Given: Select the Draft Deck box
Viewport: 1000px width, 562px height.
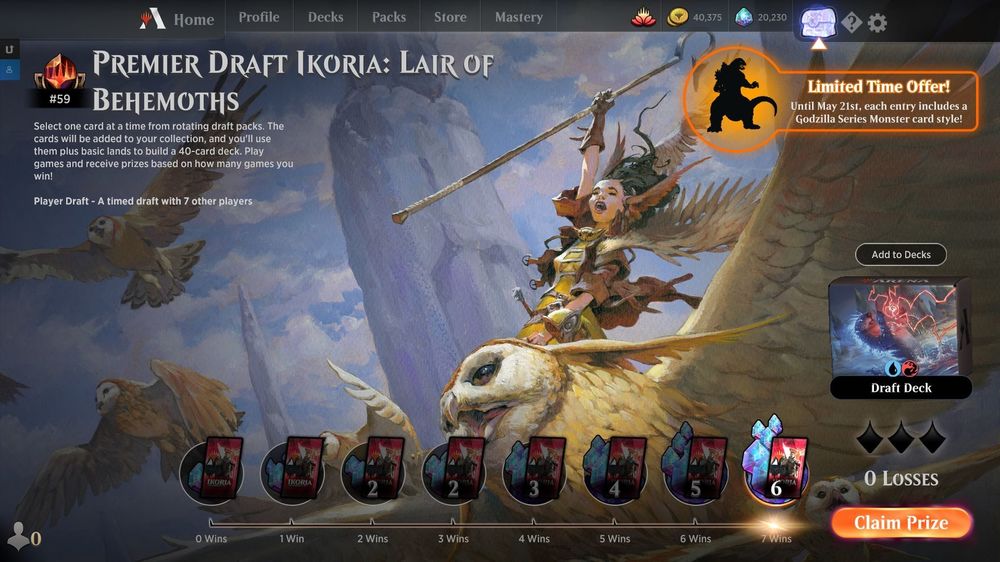Looking at the screenshot, I should point(900,337).
